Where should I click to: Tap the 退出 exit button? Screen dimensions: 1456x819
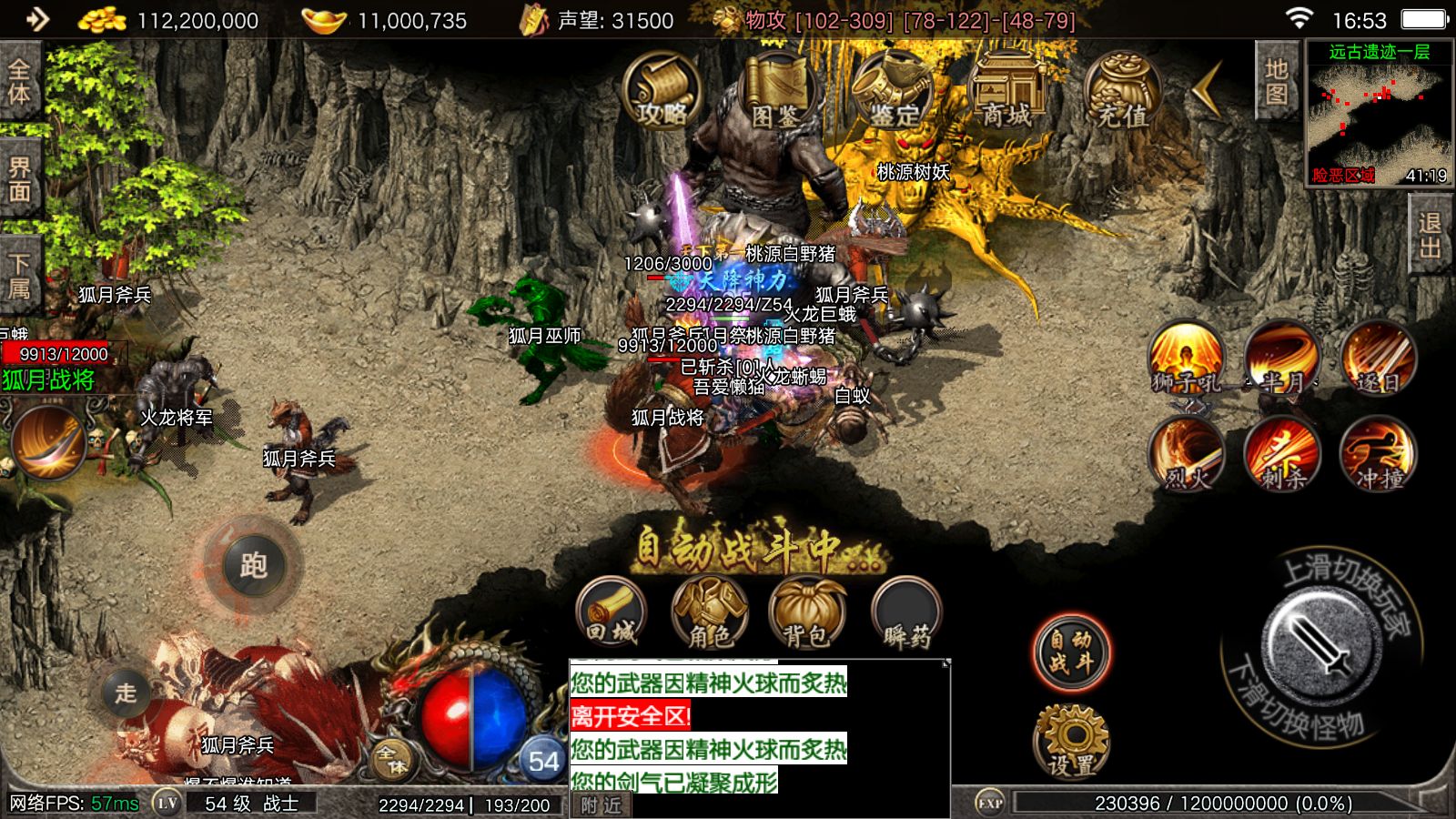pyautogui.click(x=1430, y=235)
